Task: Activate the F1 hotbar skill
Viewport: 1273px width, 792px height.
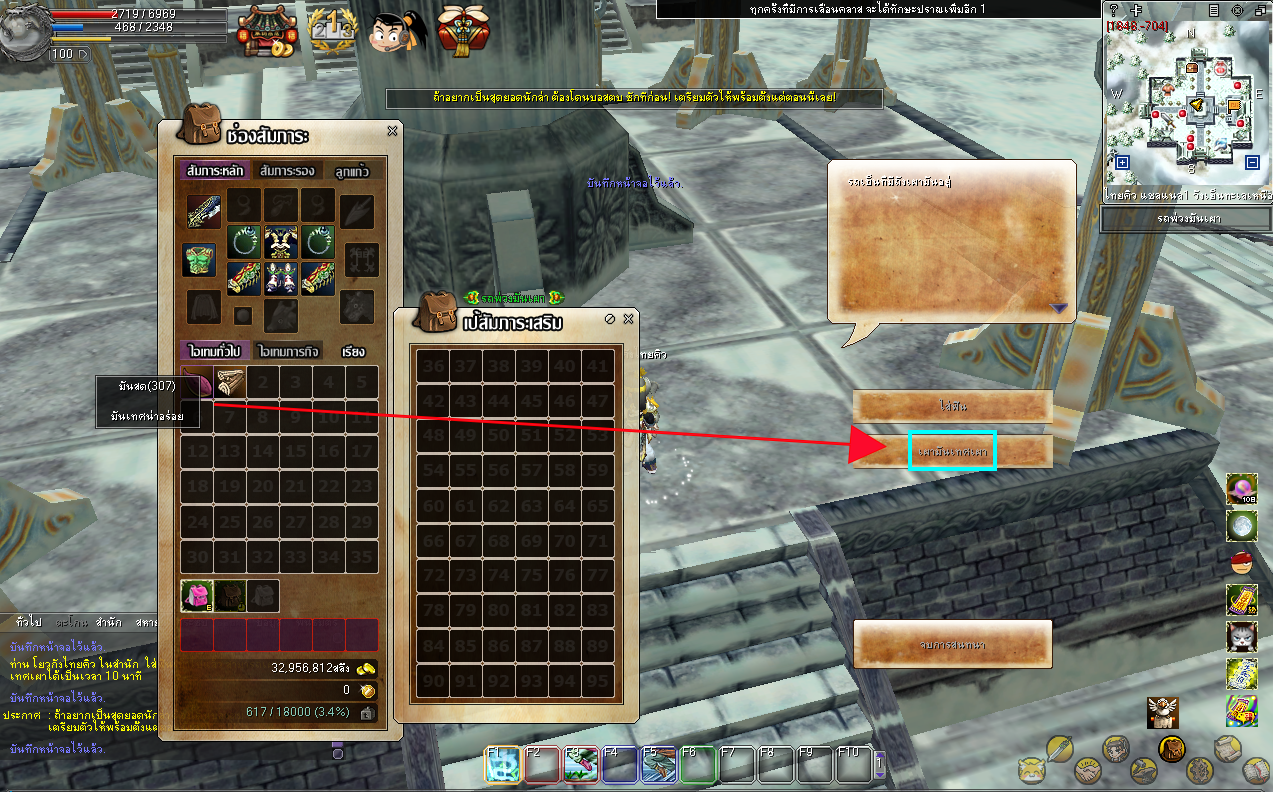Action: [x=501, y=765]
